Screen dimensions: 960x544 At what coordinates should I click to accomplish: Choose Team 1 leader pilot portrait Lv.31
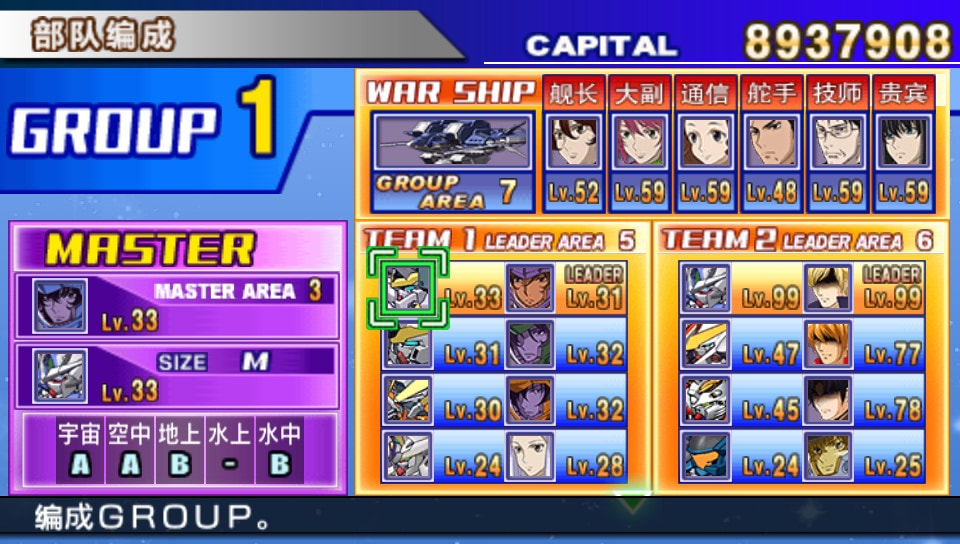click(530, 288)
